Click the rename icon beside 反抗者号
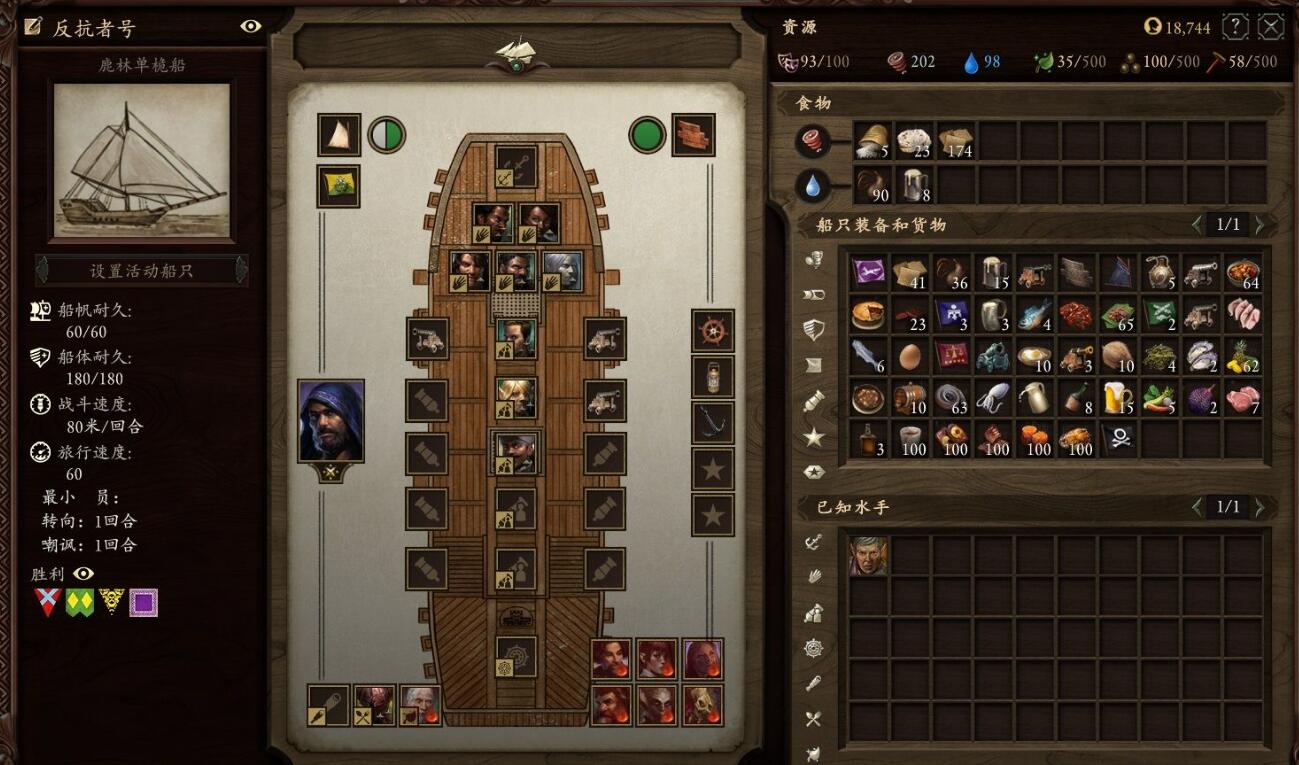The height and width of the screenshot is (765, 1299). (x=34, y=27)
